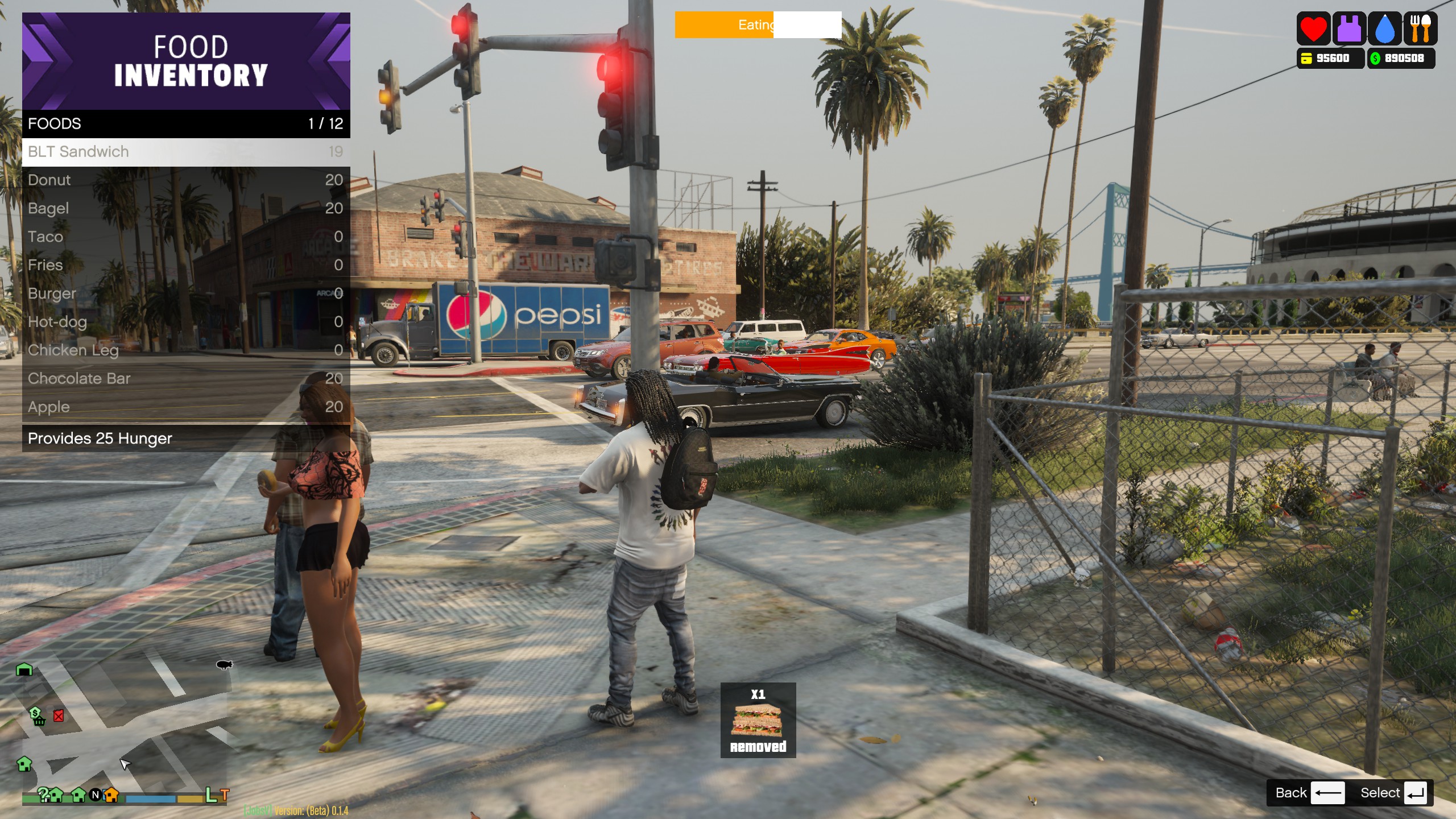This screenshot has width=1456, height=819.
Task: Click the sandwich removed notification
Action: (758, 720)
